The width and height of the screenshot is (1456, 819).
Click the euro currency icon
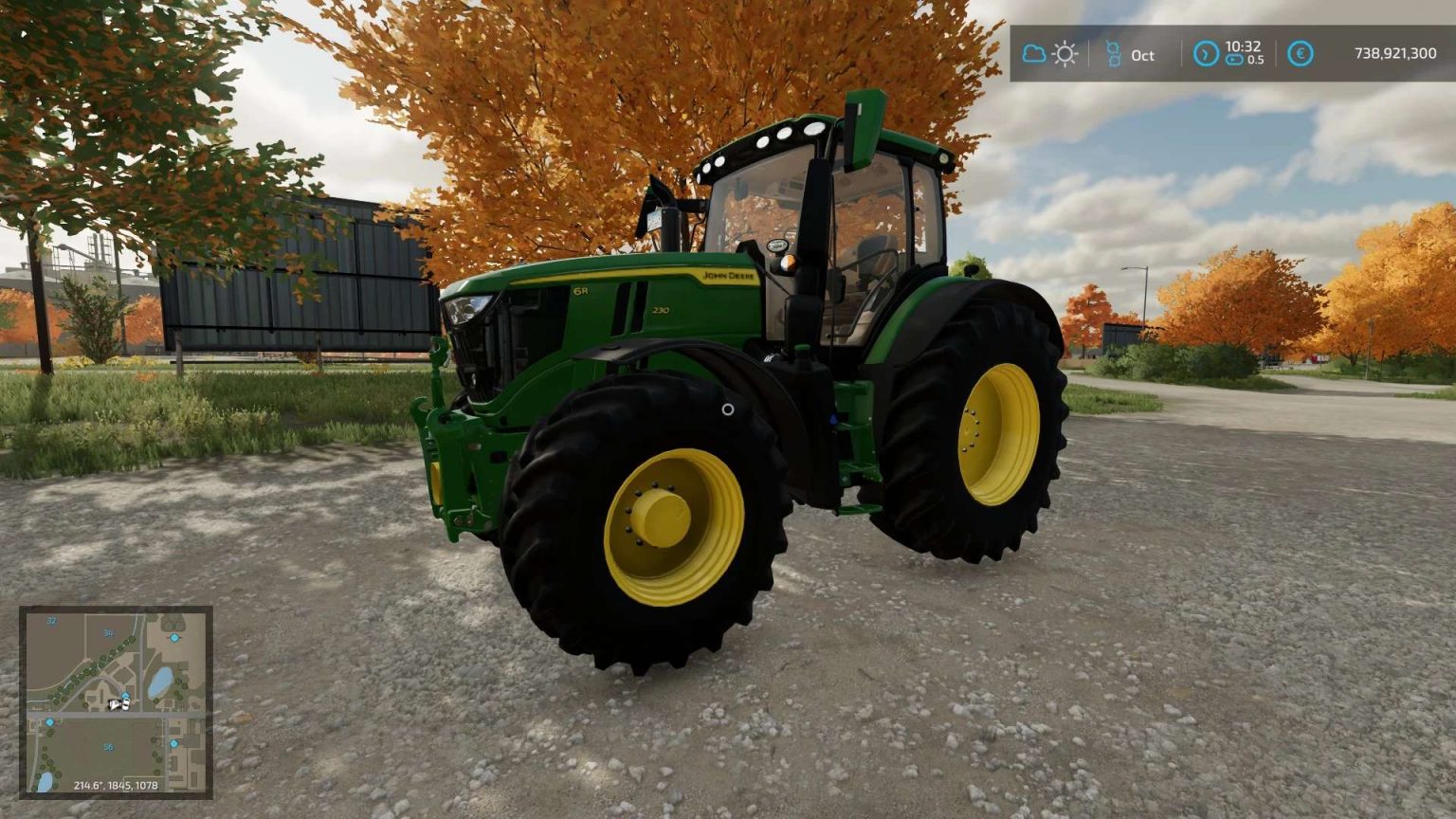[1299, 55]
